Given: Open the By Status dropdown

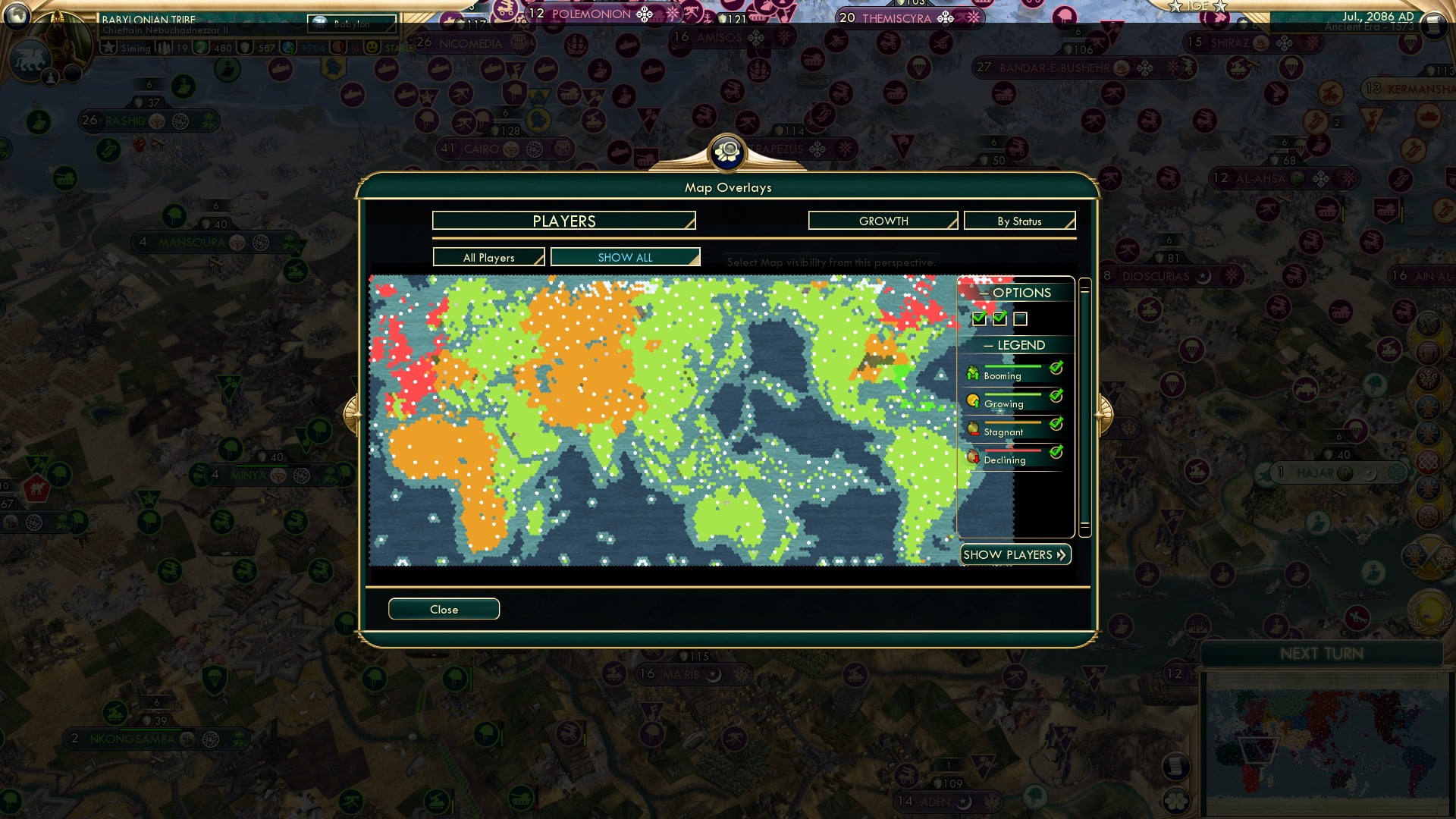Looking at the screenshot, I should [1019, 221].
